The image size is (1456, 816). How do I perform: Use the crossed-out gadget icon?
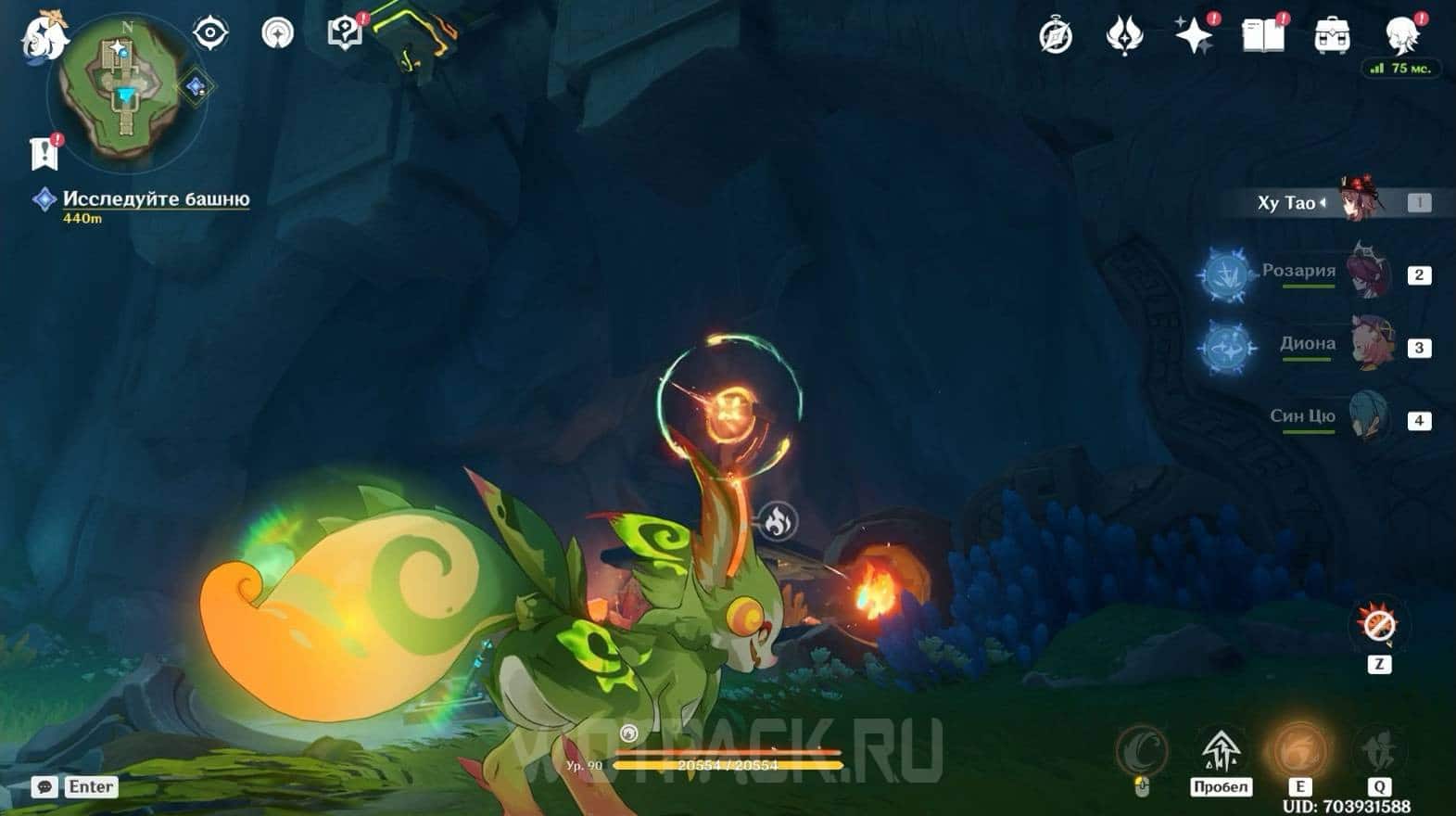[1379, 626]
